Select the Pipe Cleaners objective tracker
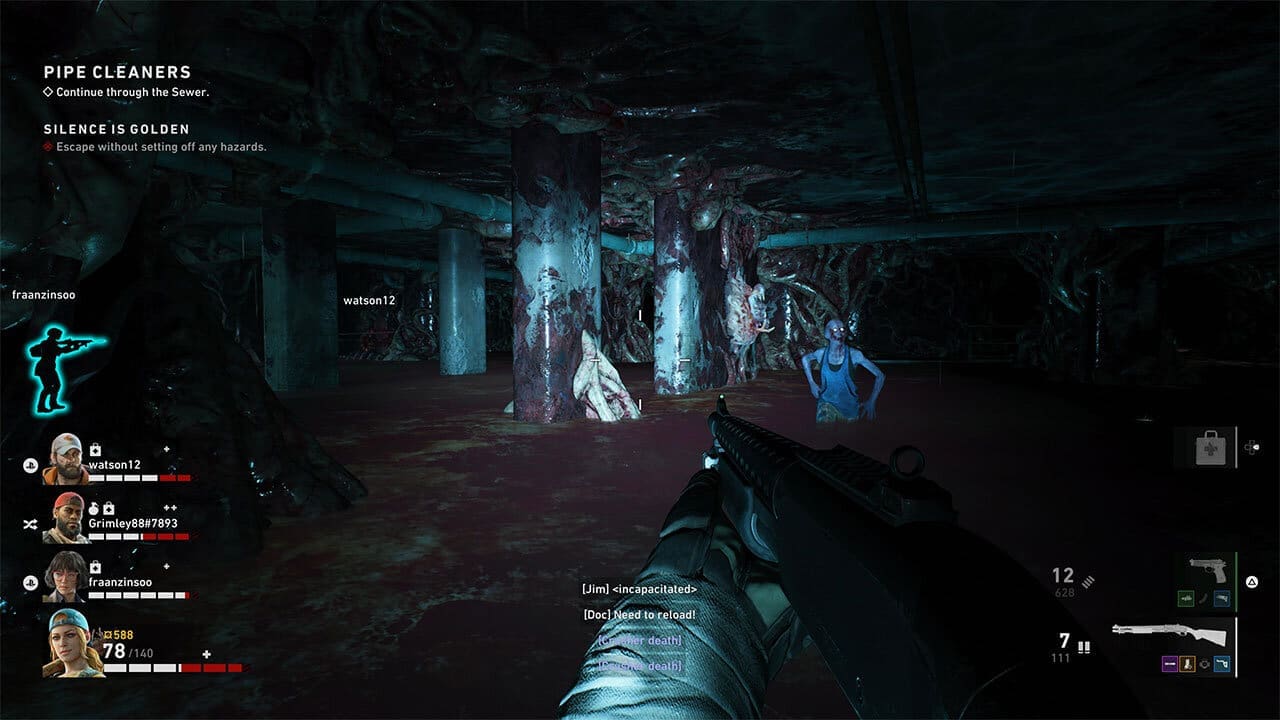Screen dimensions: 1280x720 tap(117, 73)
